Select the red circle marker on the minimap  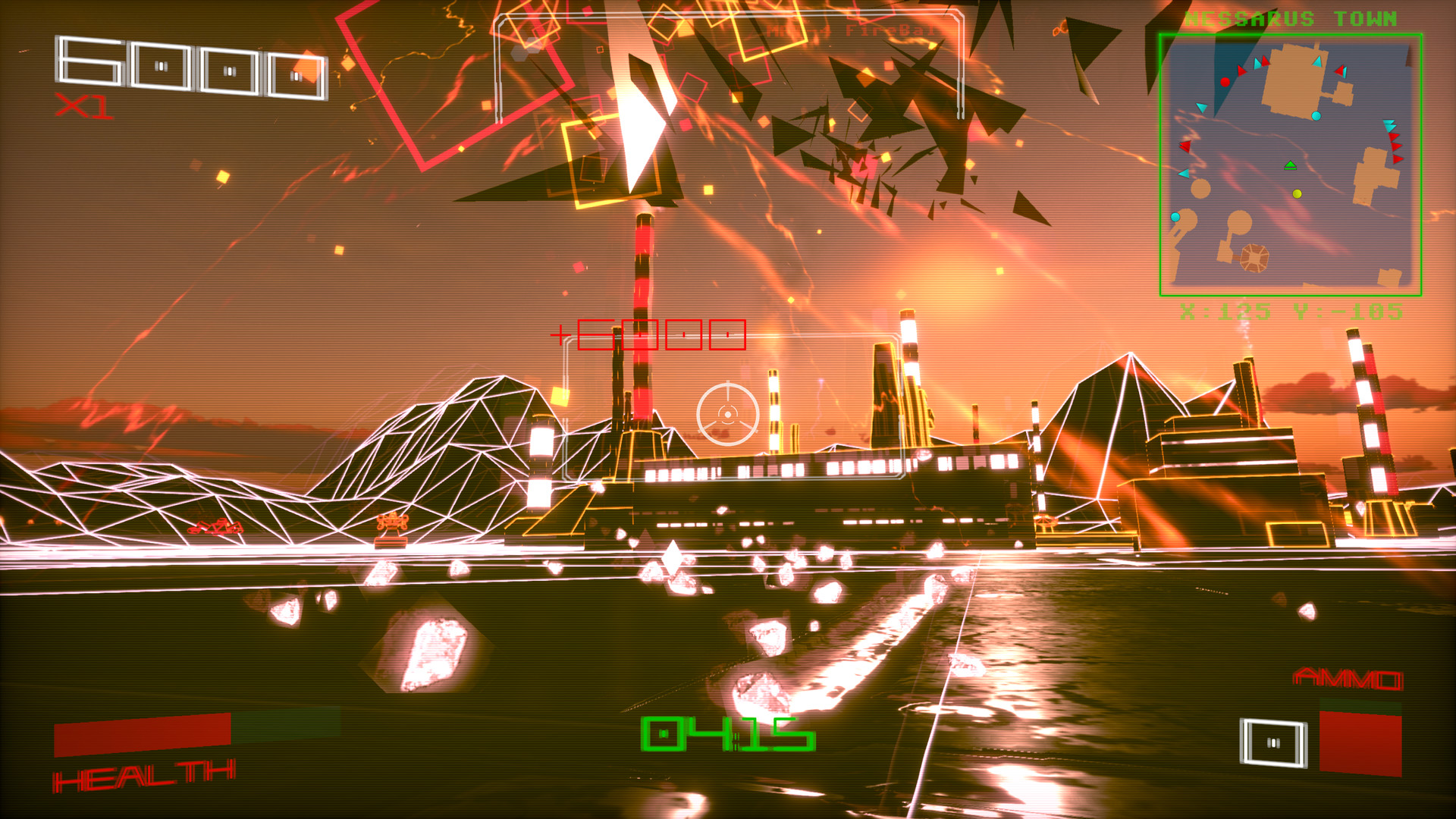pos(1225,81)
